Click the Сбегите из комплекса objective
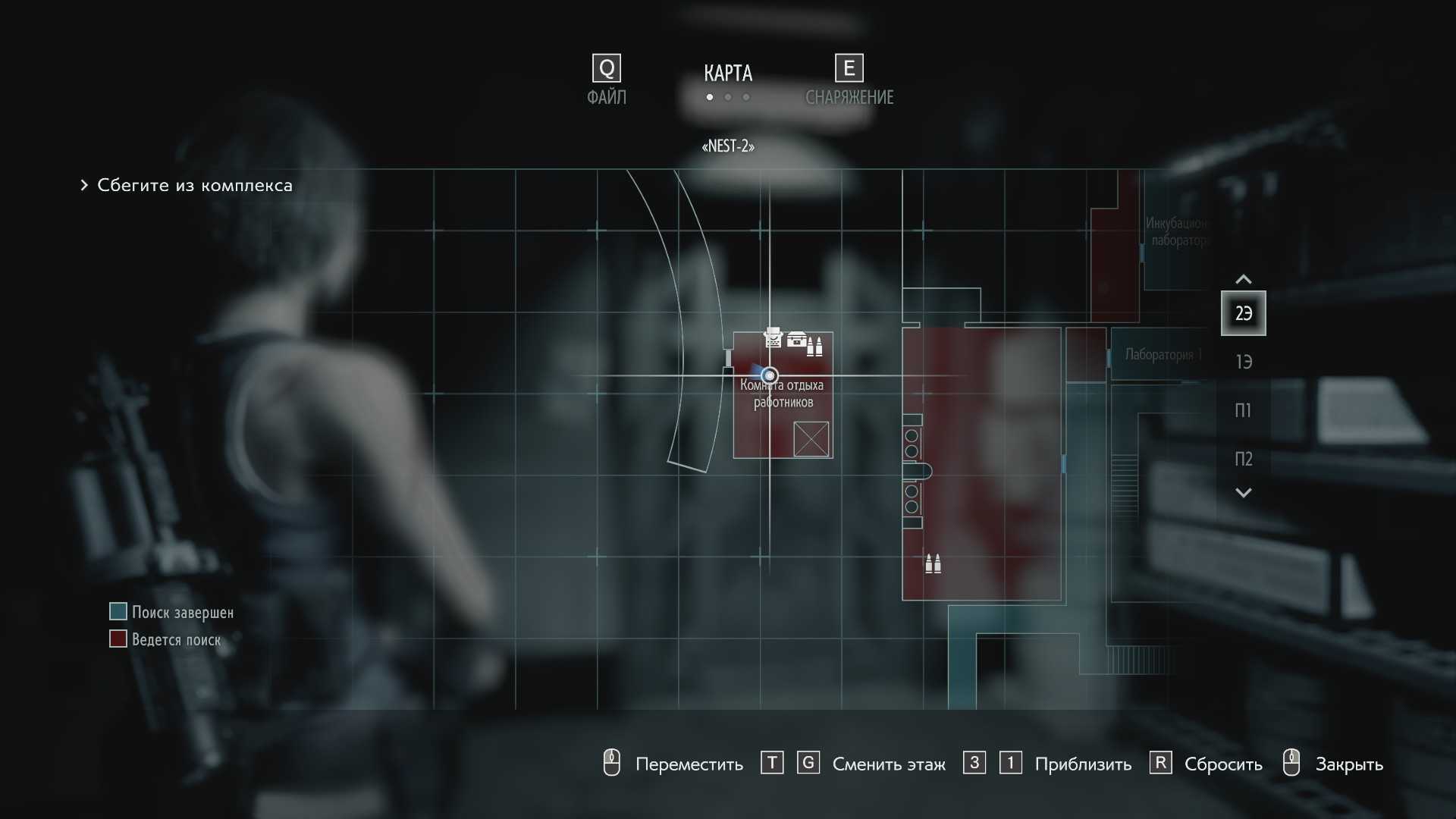This screenshot has width=1456, height=819. (x=194, y=185)
